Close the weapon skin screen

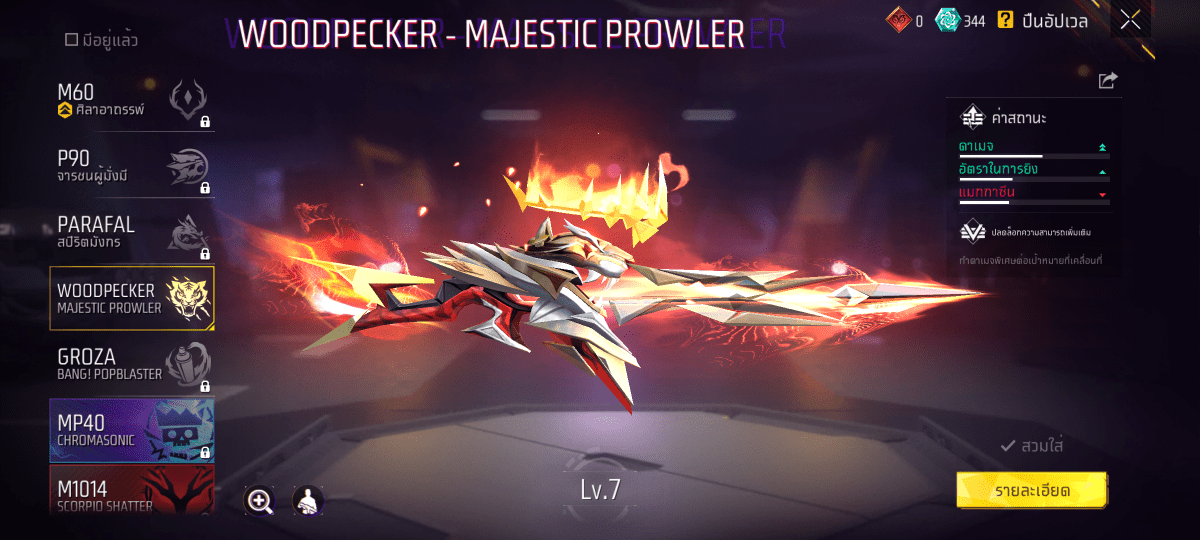(1130, 20)
